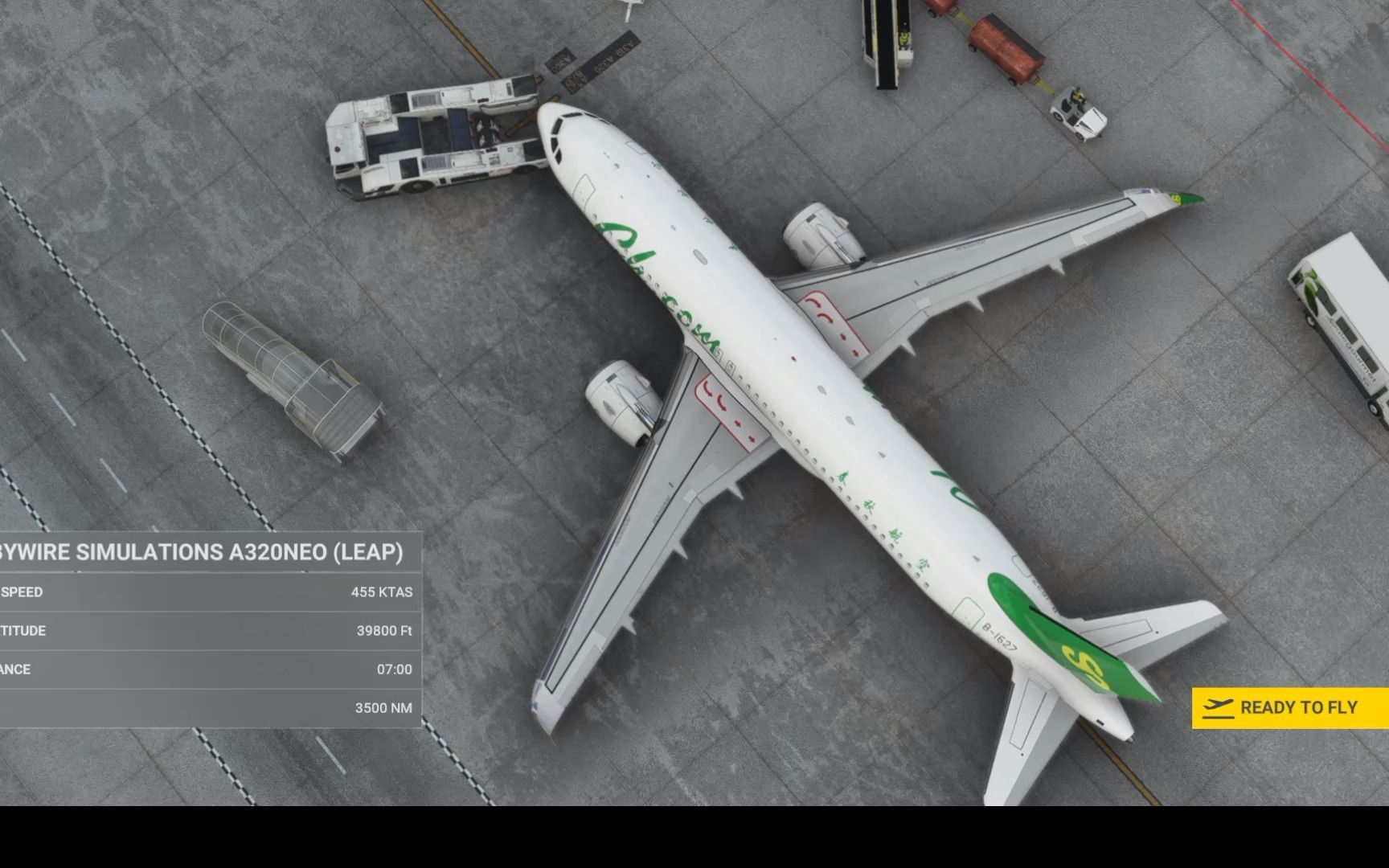The height and width of the screenshot is (868, 1389).
Task: Toggle the range stat showing 3500 NM
Action: [x=209, y=708]
